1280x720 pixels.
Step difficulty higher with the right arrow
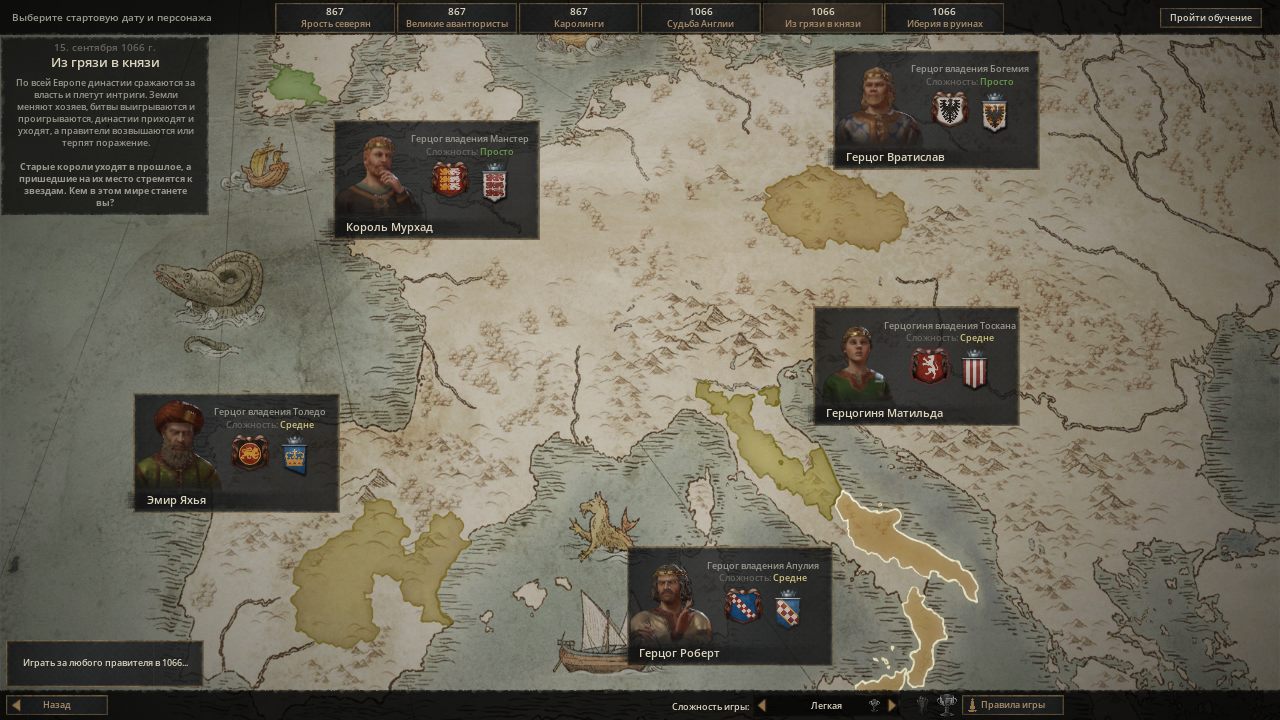click(x=891, y=705)
